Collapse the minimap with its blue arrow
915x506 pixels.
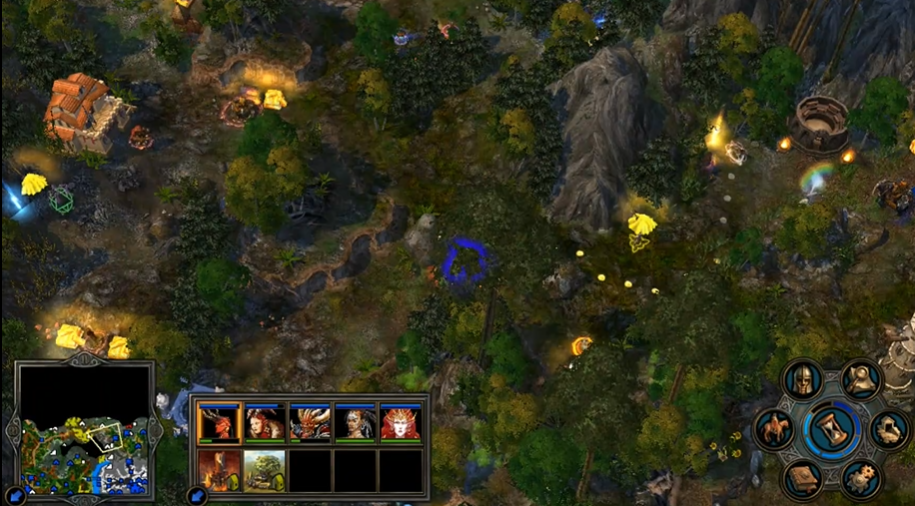(16, 495)
